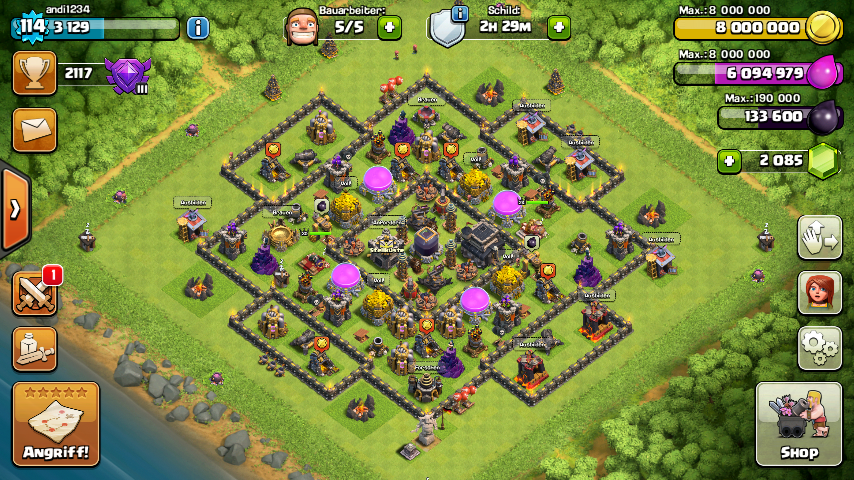Screen dimensions: 854x480
Task: Open the settings gears button
Action: click(x=819, y=347)
